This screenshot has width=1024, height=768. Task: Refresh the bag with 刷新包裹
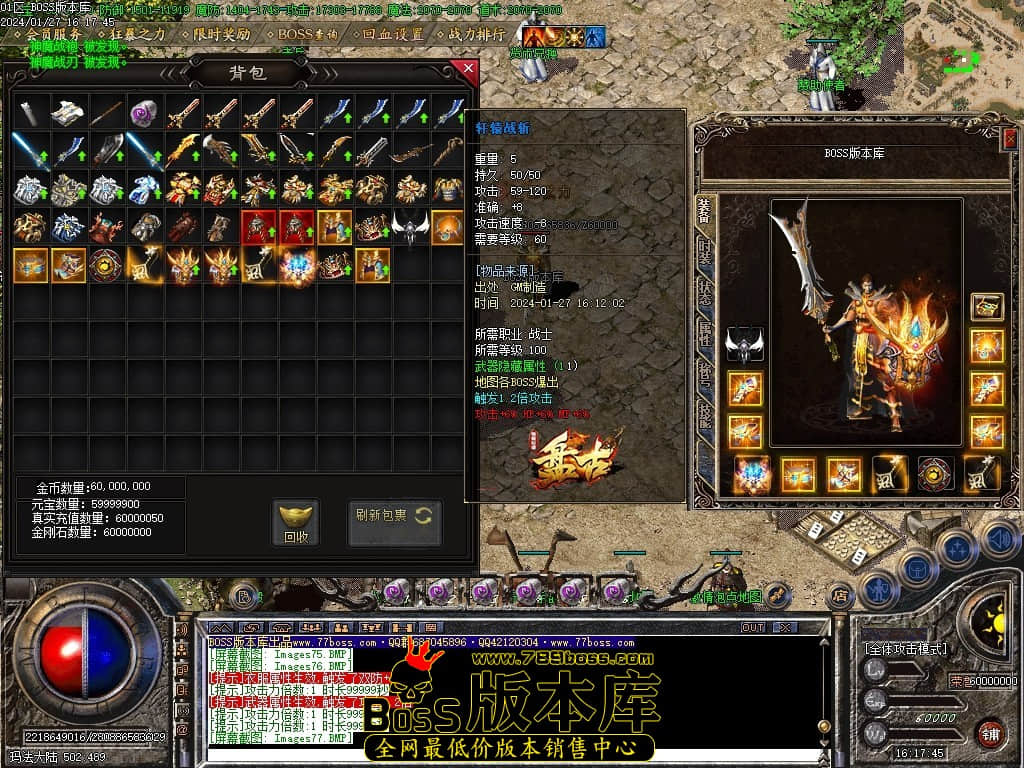pyautogui.click(x=394, y=516)
